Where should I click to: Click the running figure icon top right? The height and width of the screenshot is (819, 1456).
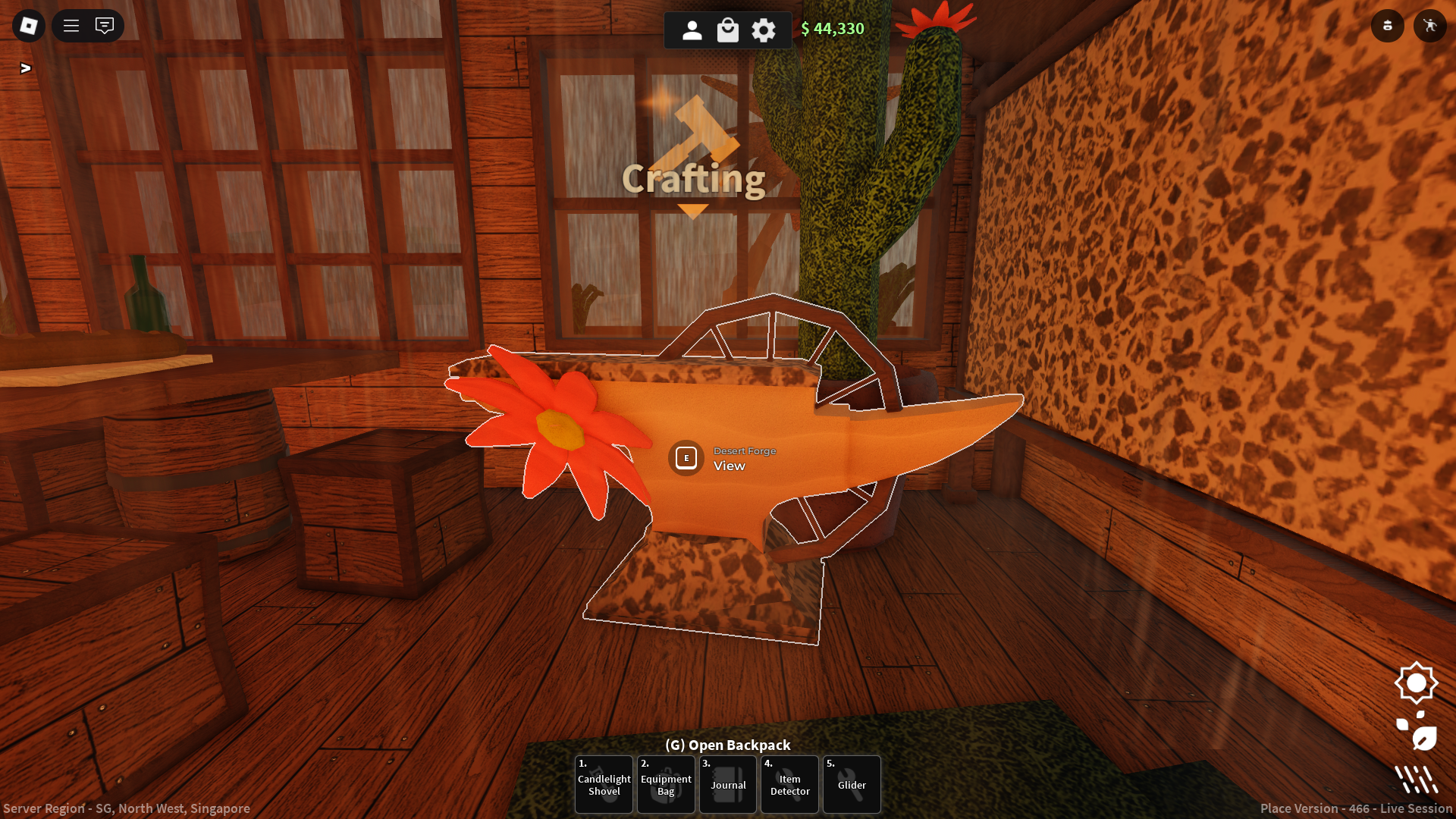pos(1430,26)
